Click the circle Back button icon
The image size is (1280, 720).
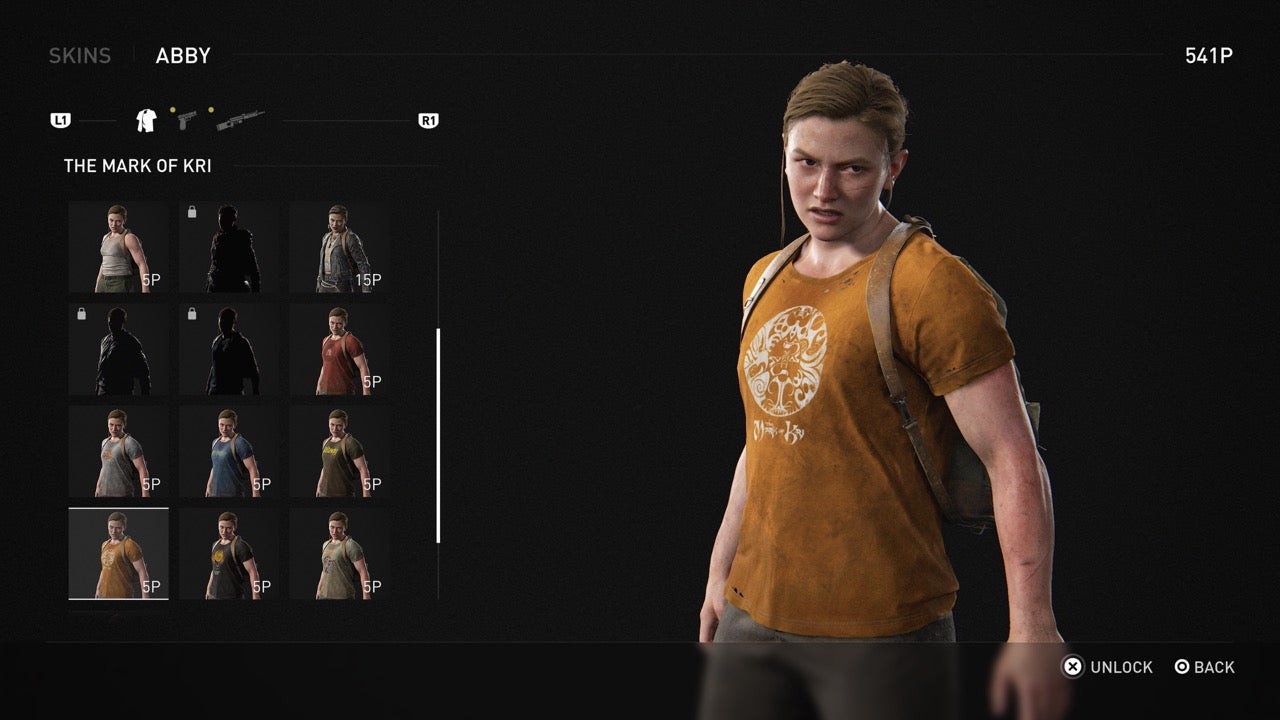1181,667
